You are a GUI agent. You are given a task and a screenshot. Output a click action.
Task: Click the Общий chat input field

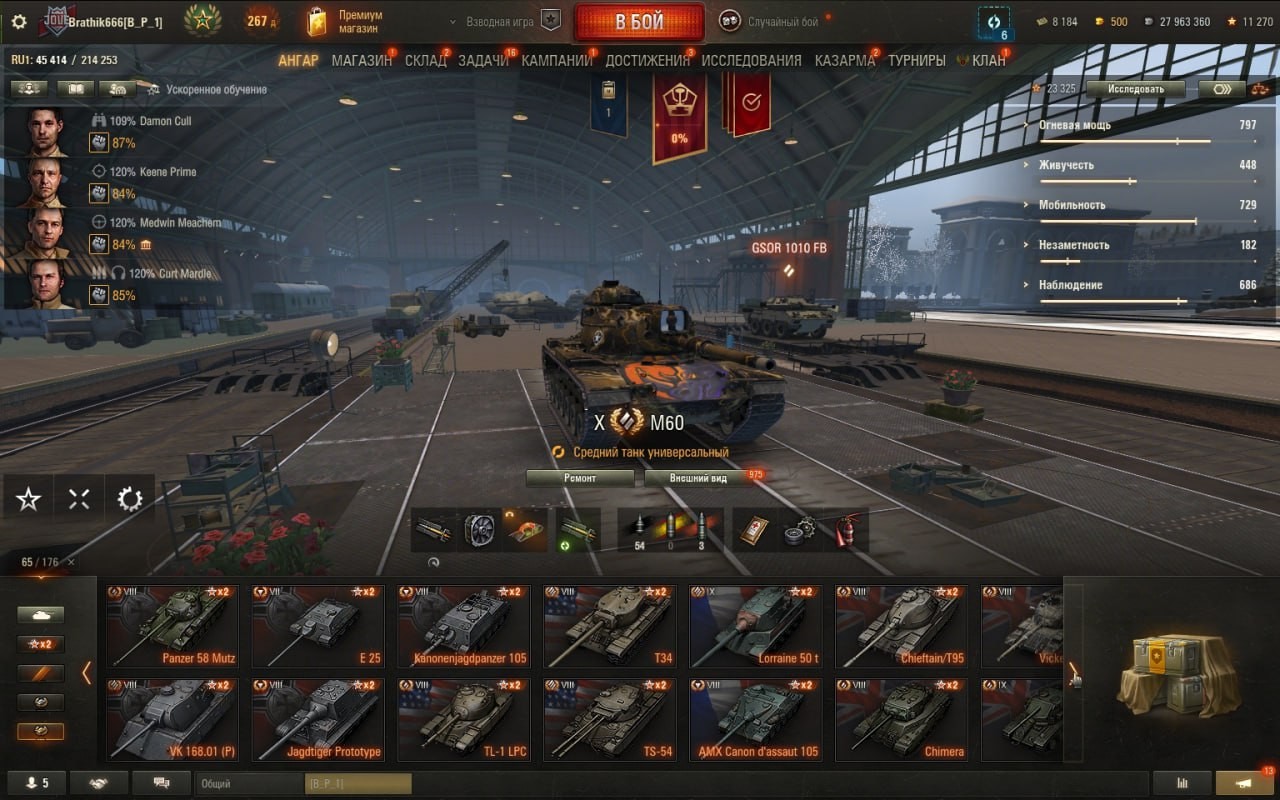point(250,784)
